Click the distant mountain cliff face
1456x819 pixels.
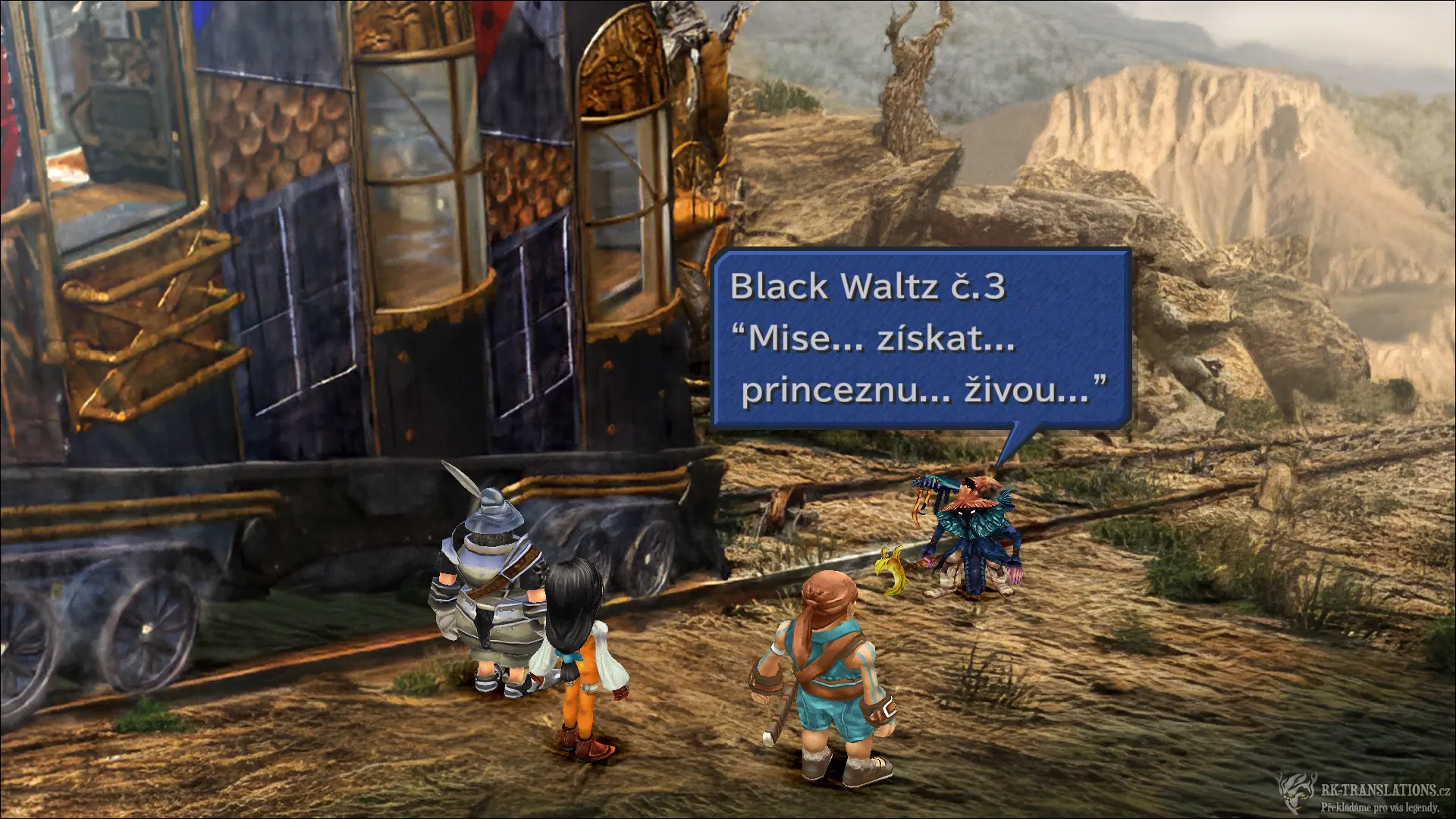(x=1213, y=136)
